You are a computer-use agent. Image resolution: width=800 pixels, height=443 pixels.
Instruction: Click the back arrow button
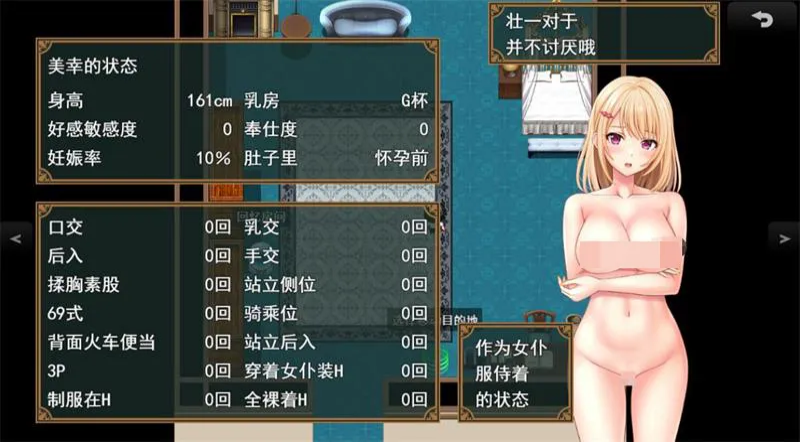[x=762, y=19]
